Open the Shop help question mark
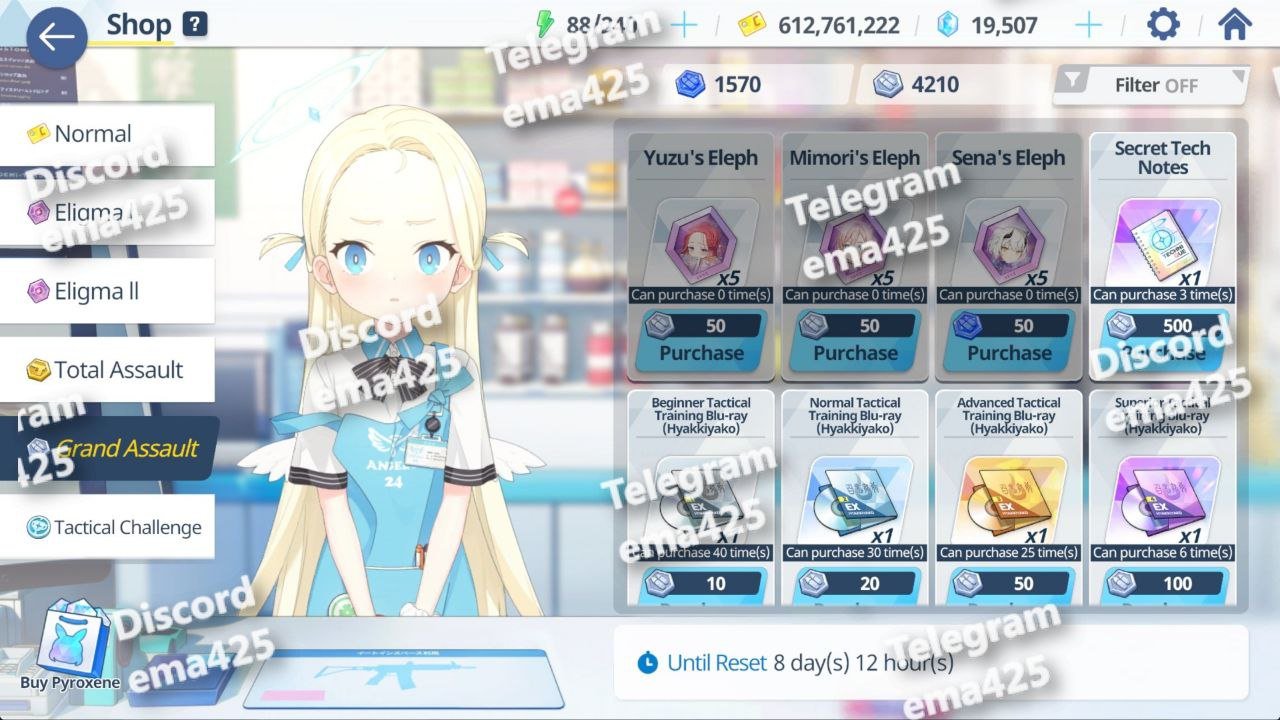This screenshot has width=1280, height=720. [195, 24]
